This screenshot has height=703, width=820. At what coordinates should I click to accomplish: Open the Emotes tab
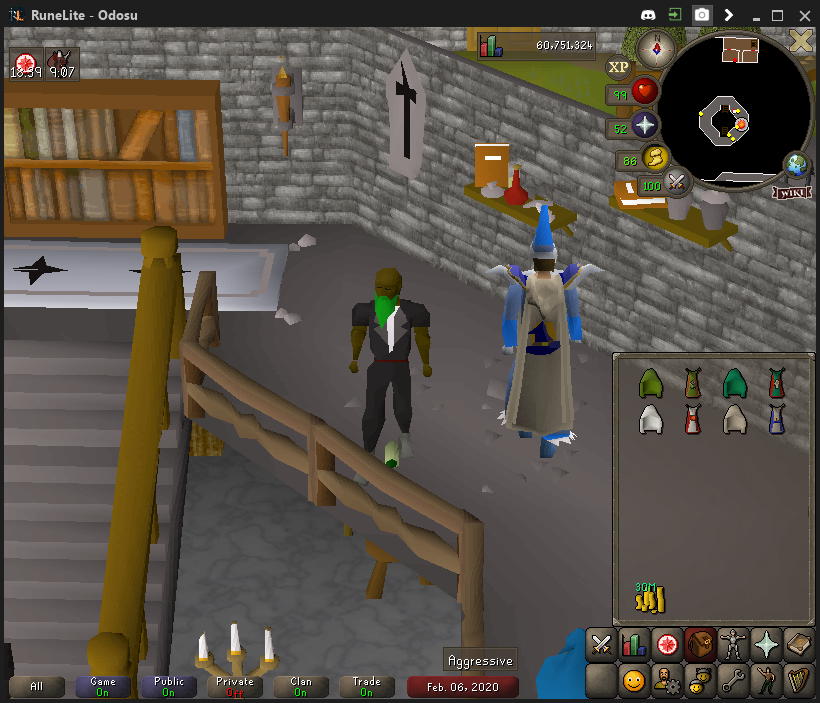click(x=766, y=682)
